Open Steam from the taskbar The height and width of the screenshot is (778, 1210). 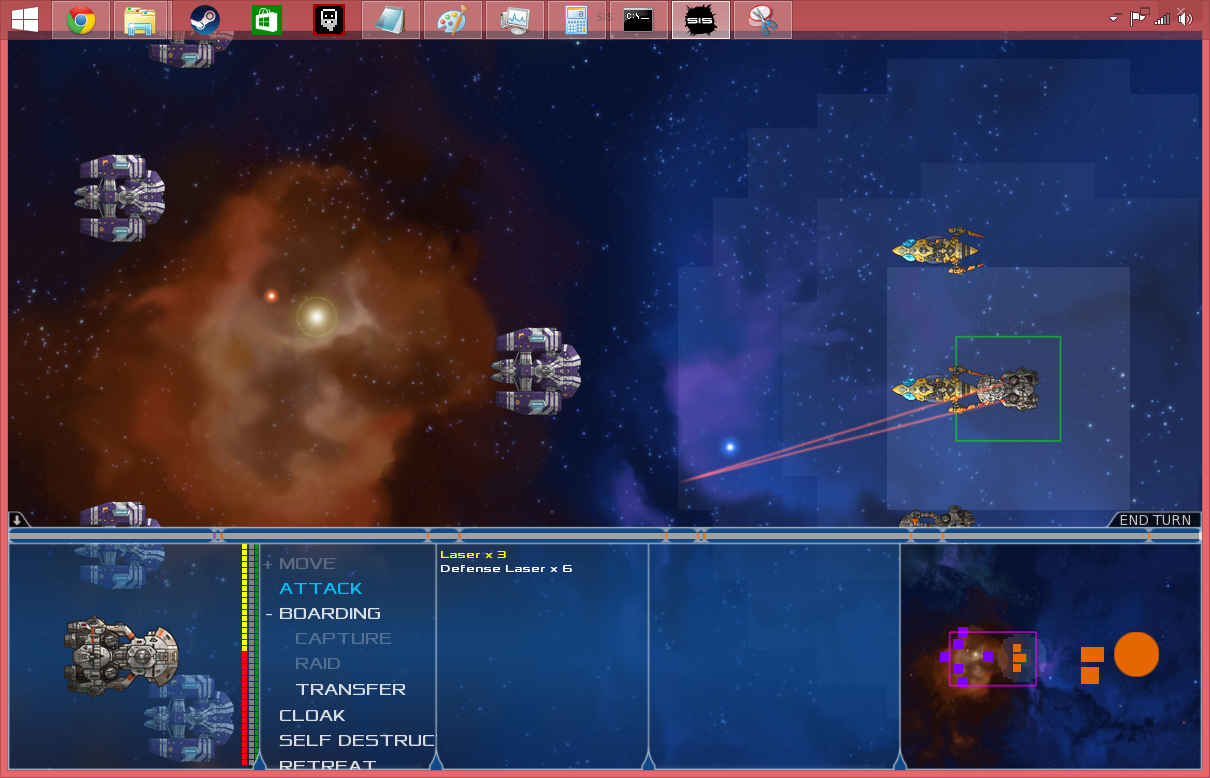tap(205, 20)
